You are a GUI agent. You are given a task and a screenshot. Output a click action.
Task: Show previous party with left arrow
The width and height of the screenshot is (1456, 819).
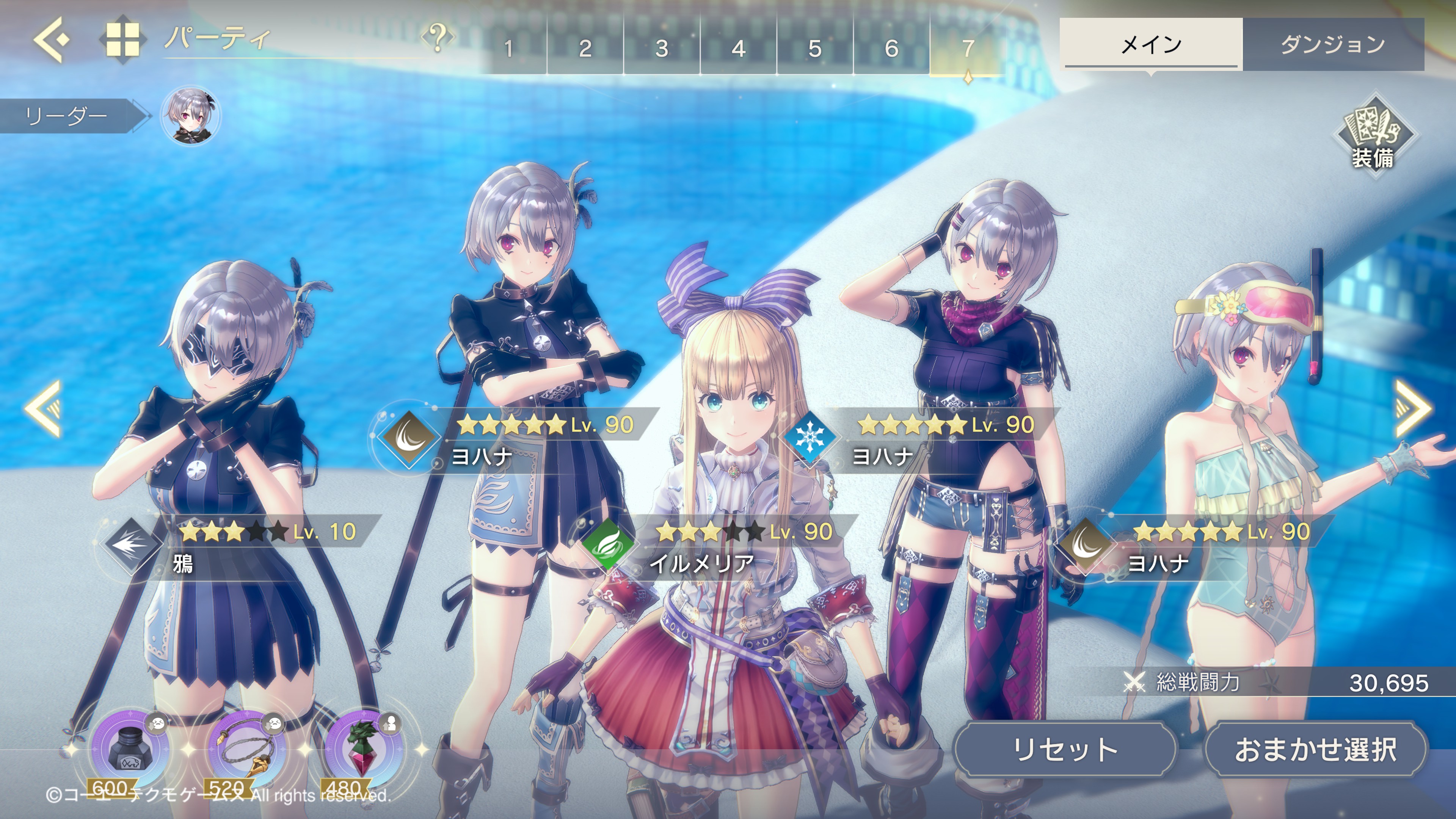point(44,408)
